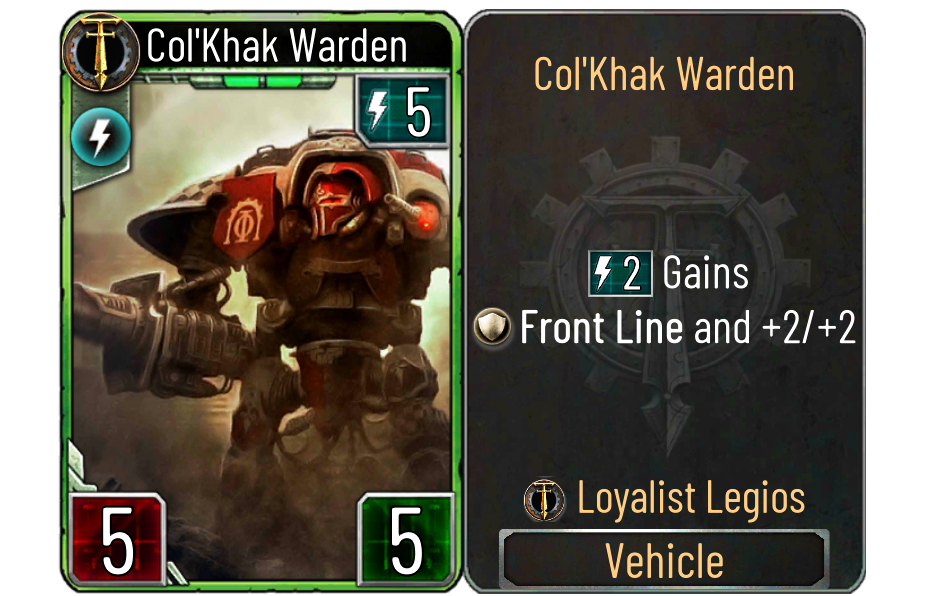This screenshot has width=930, height=596.
Task: Click the Front Line shield icon
Action: (493, 327)
